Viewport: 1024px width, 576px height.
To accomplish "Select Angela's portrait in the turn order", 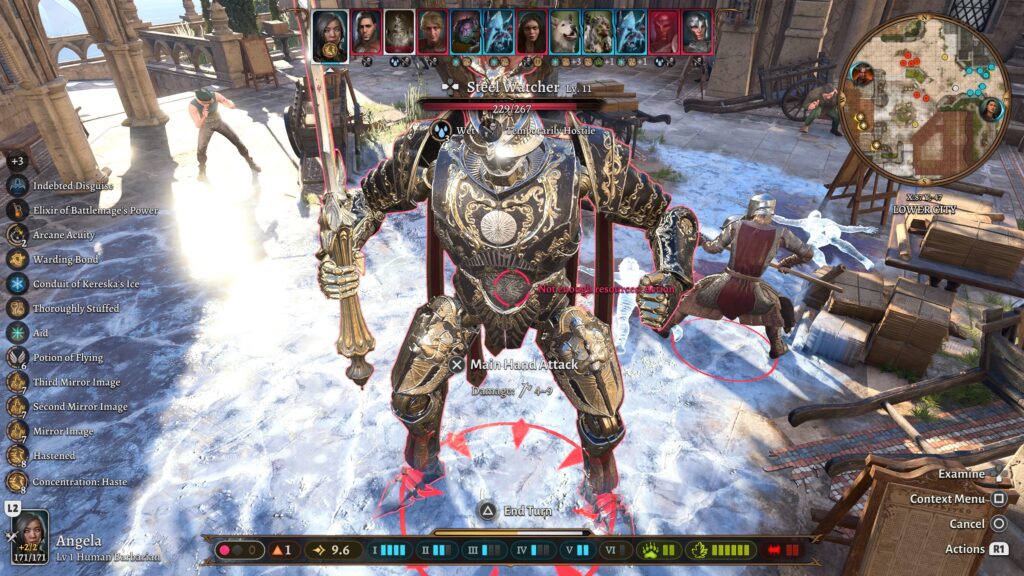I will pyautogui.click(x=330, y=33).
